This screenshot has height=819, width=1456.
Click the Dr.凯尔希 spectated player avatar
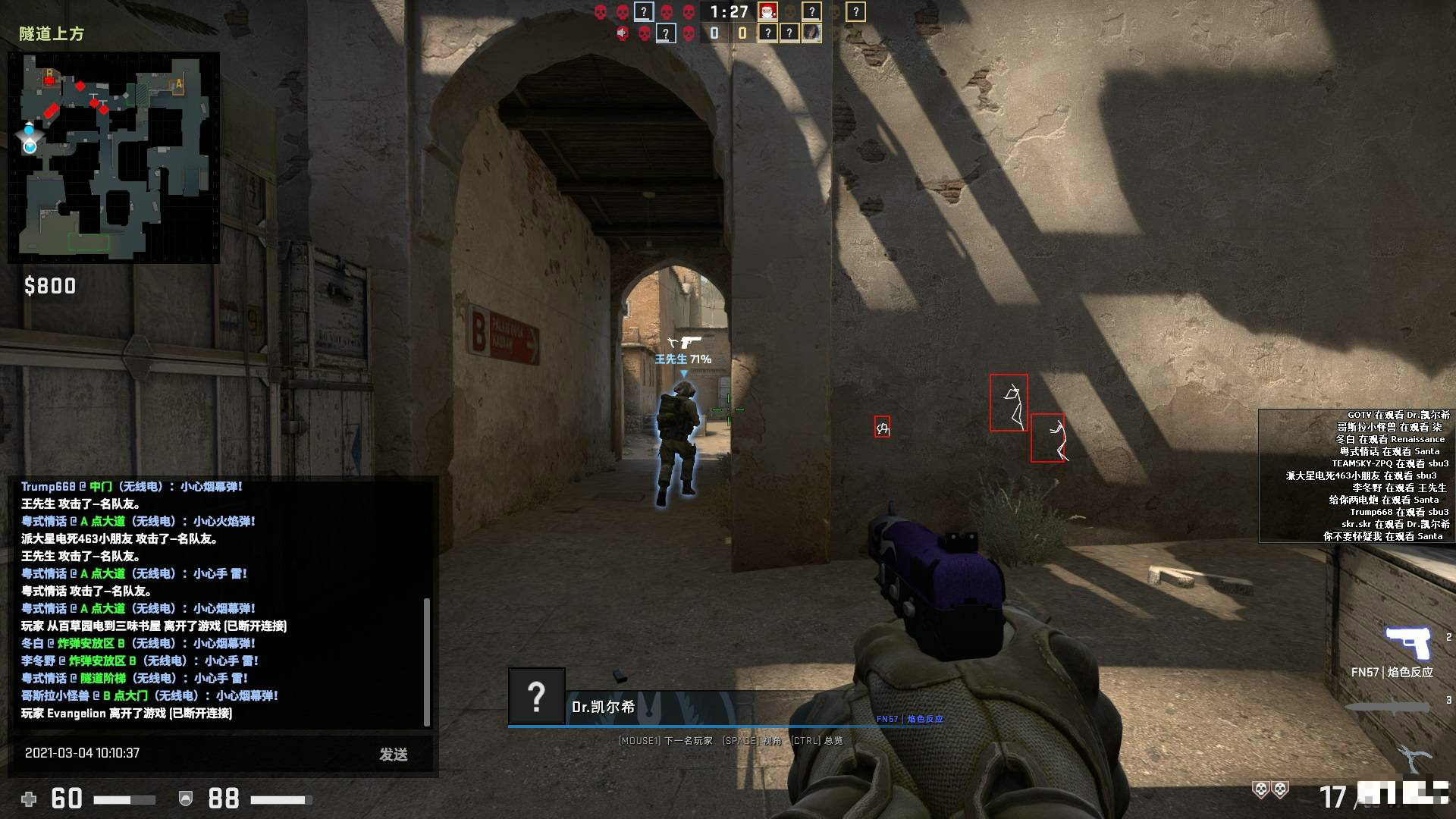click(x=536, y=696)
